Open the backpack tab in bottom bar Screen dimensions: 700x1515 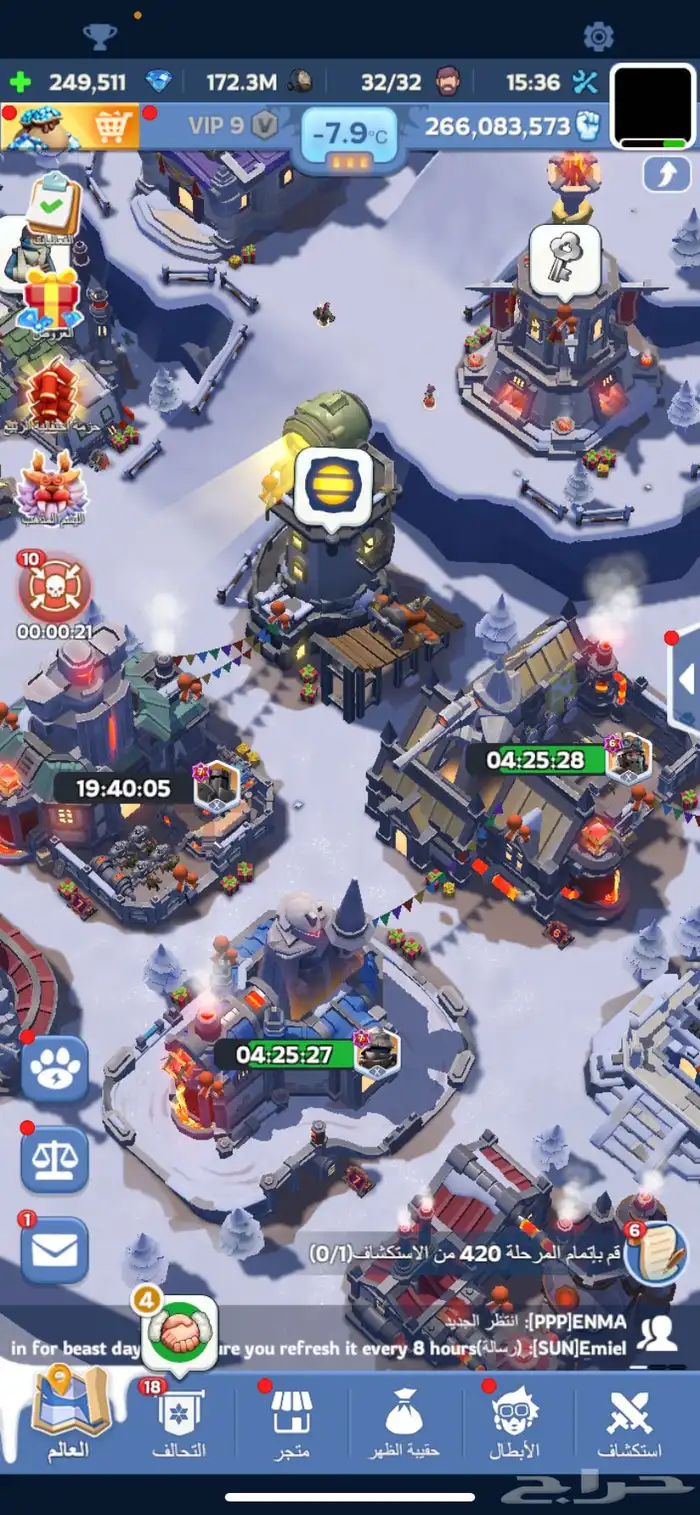(406, 1420)
